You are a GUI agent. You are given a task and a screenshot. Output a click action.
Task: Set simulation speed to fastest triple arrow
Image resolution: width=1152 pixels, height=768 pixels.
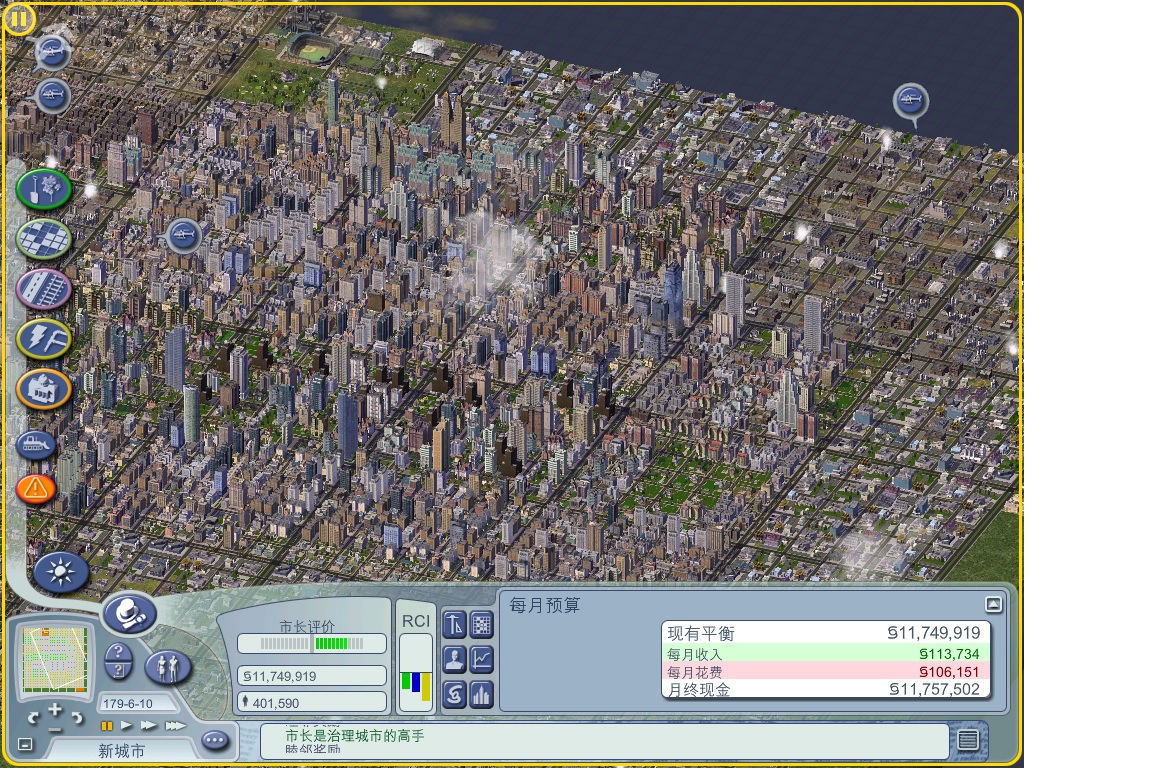coord(175,725)
